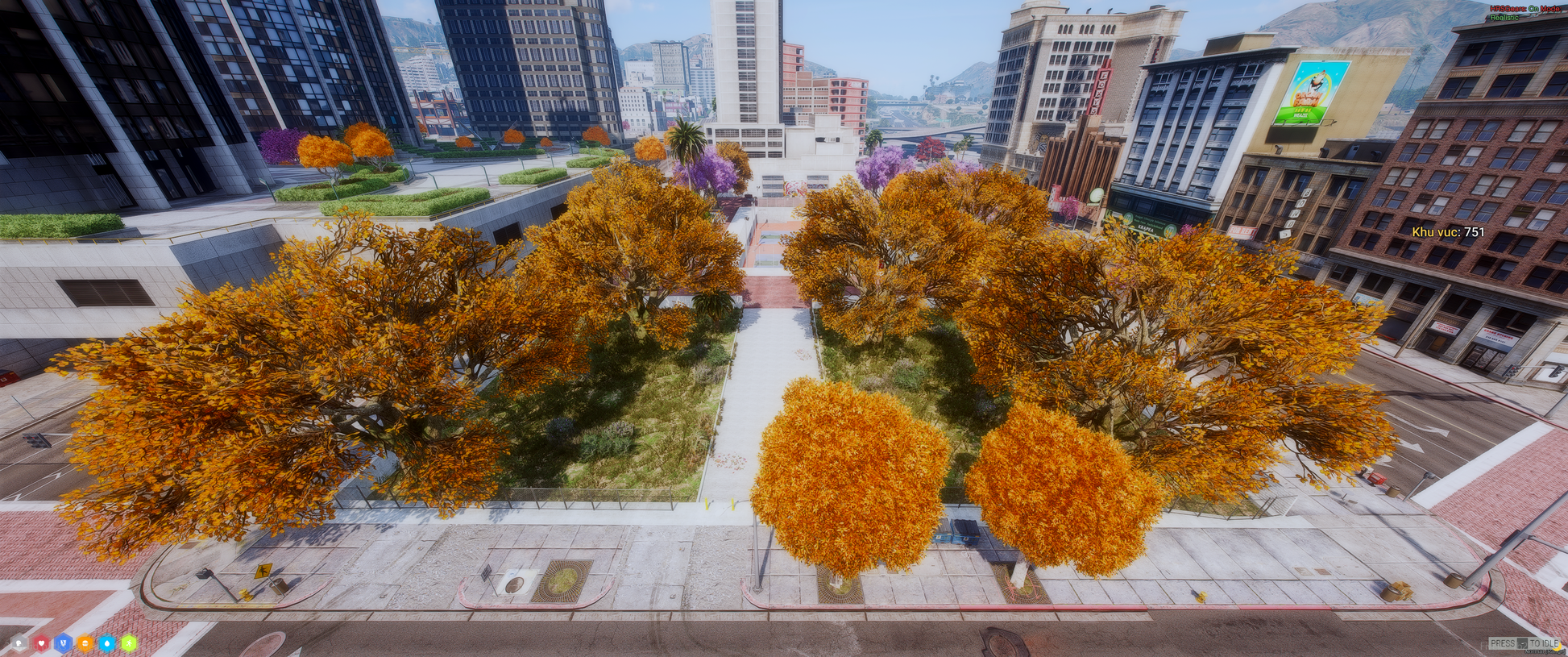Click the gray voice status hexagon

coord(19,643)
